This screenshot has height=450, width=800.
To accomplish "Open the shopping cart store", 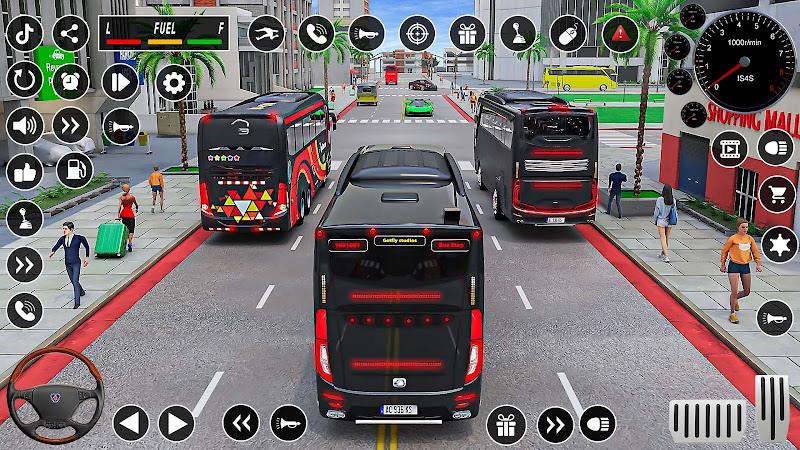I will pos(776,194).
